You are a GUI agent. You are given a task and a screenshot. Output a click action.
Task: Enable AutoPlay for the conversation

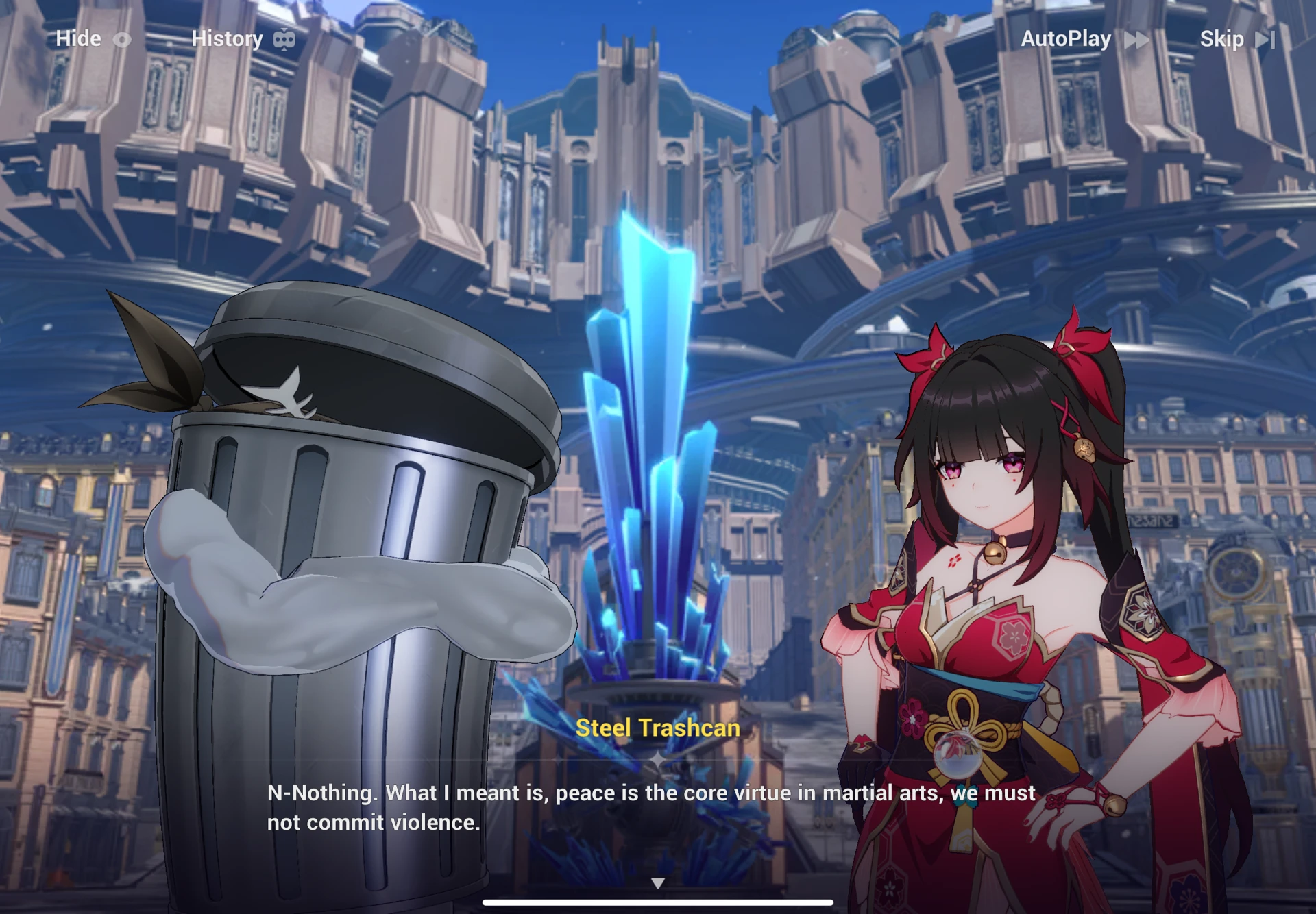[x=1066, y=39]
